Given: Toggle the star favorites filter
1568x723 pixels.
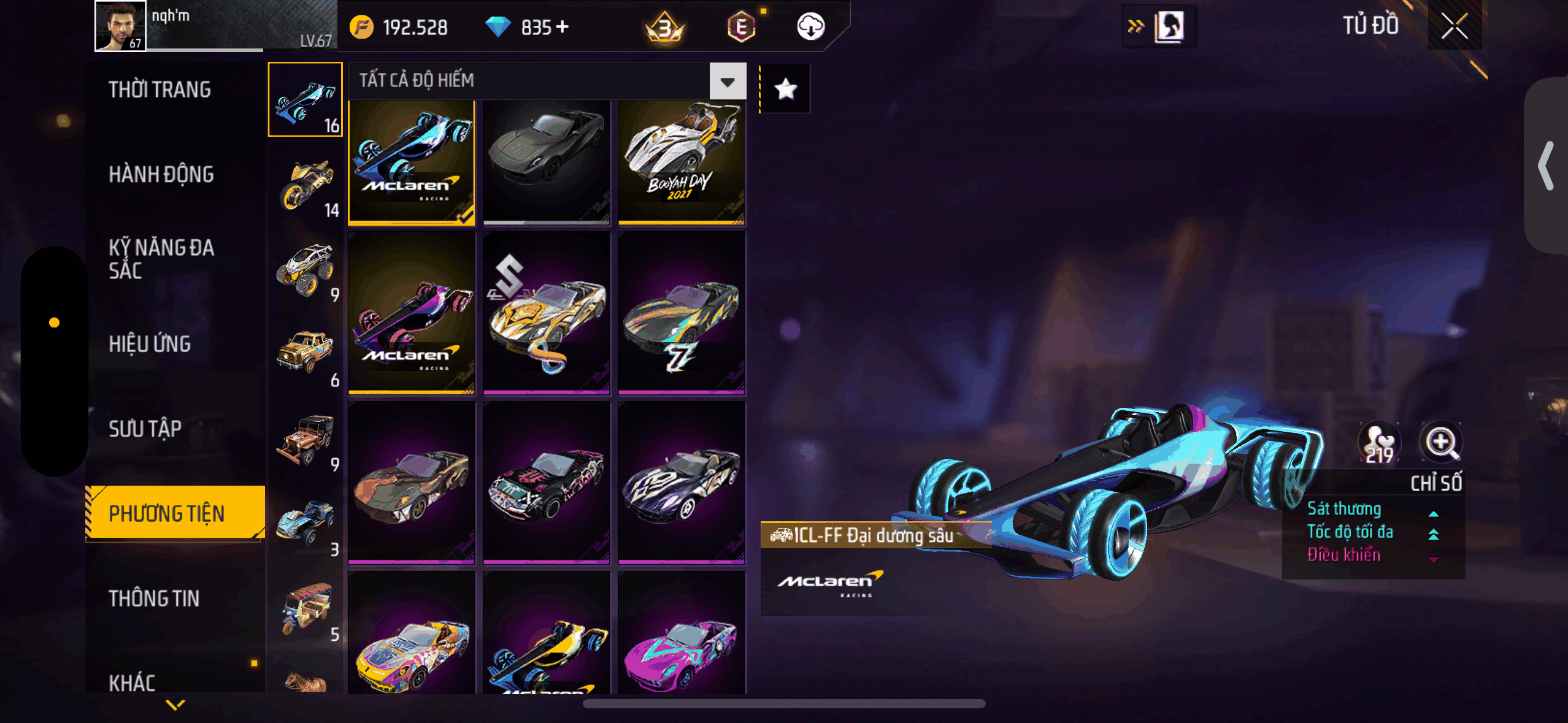Looking at the screenshot, I should coord(786,90).
